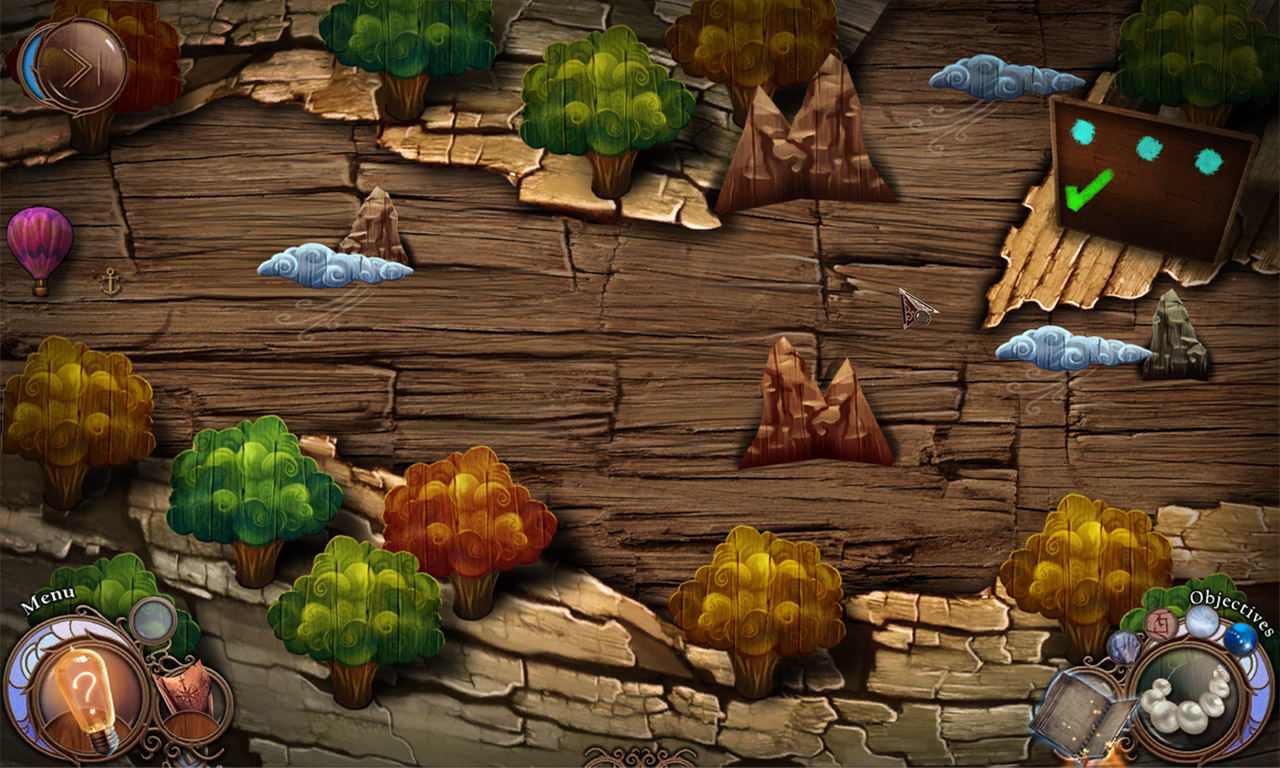Click the paper-airplane cursor marker mid-screen
The height and width of the screenshot is (768, 1280).
pos(915,307)
